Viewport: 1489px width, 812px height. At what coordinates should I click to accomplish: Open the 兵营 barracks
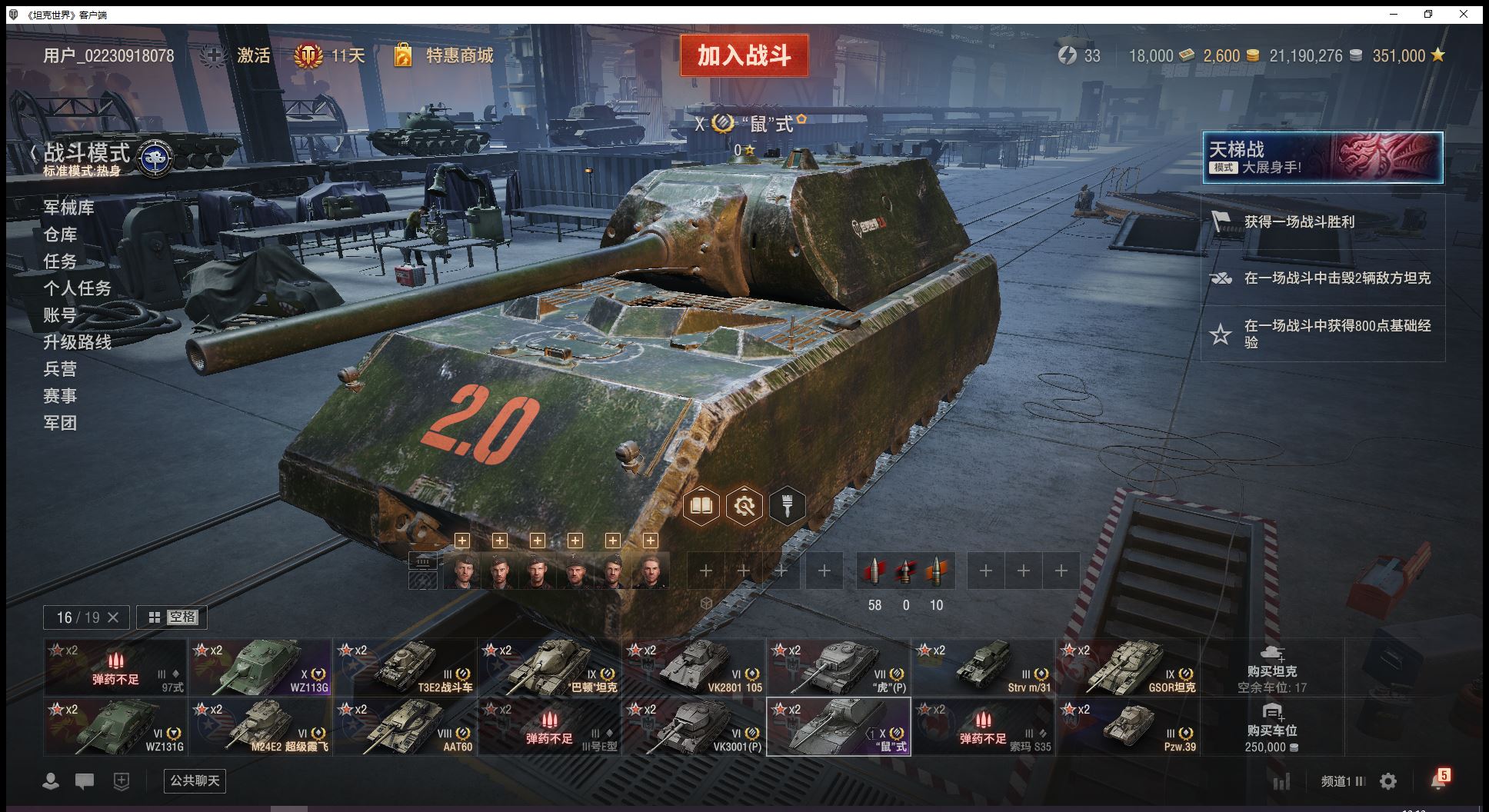click(60, 369)
